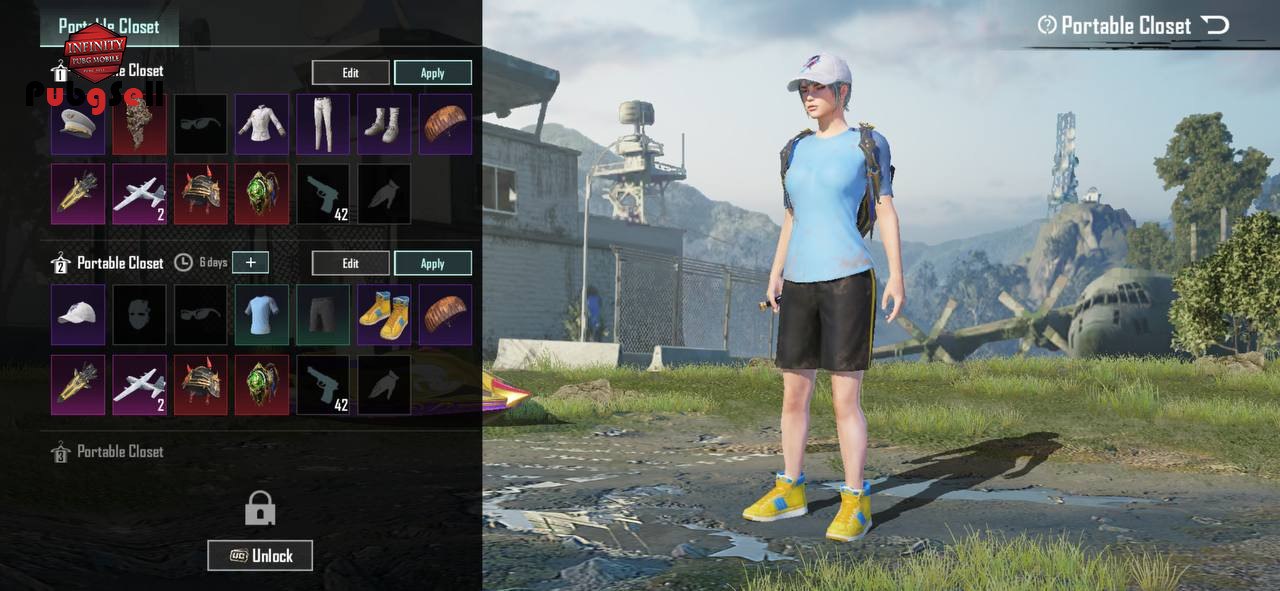Switch to the Portable Closet tab
Image resolution: width=1280 pixels, height=591 pixels.
point(109,26)
